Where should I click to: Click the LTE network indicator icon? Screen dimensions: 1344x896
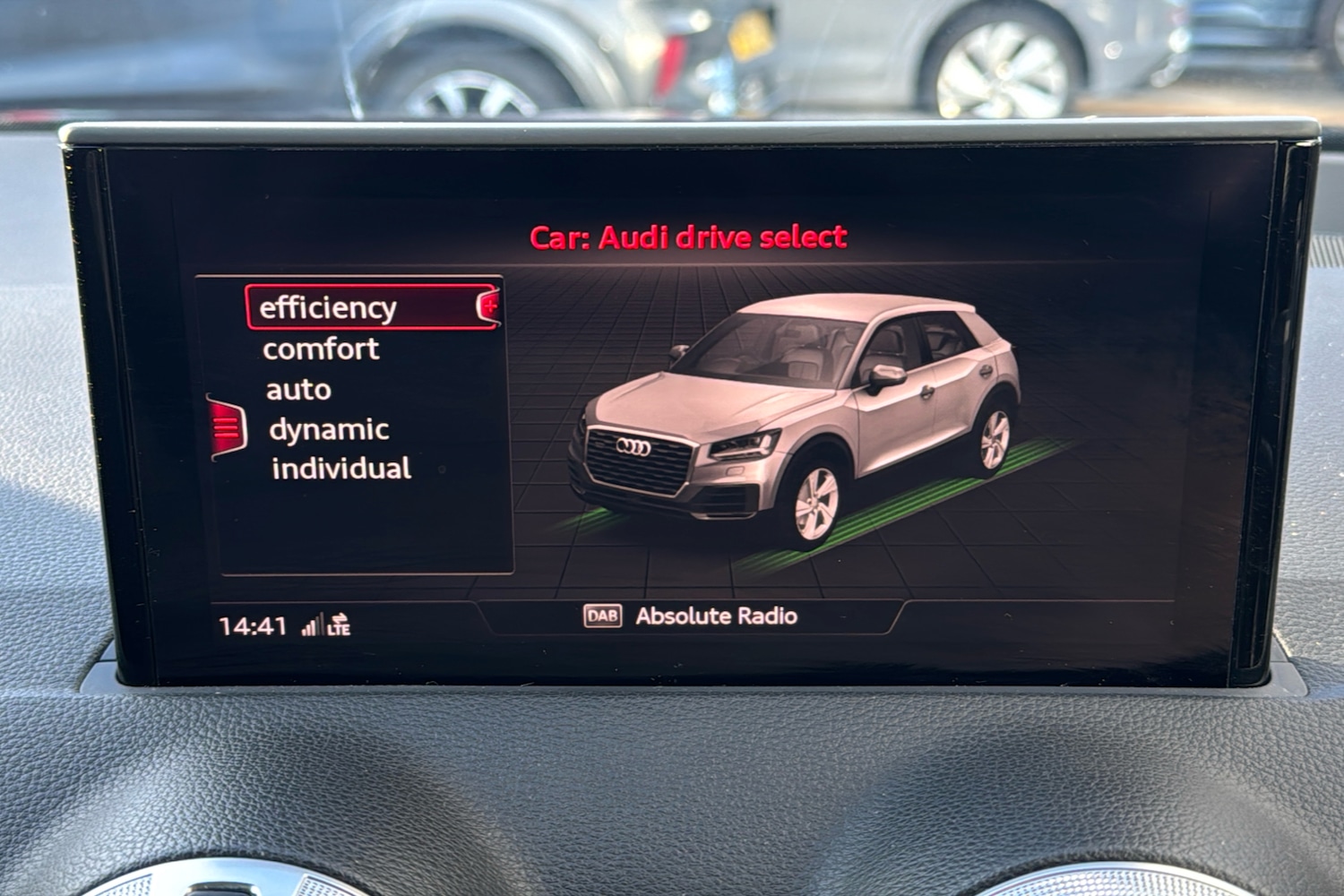tap(338, 624)
